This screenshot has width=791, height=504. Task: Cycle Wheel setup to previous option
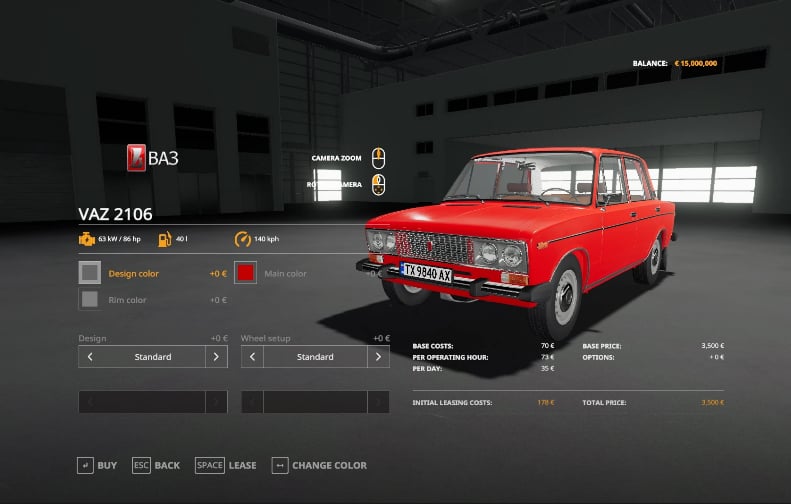coord(252,357)
